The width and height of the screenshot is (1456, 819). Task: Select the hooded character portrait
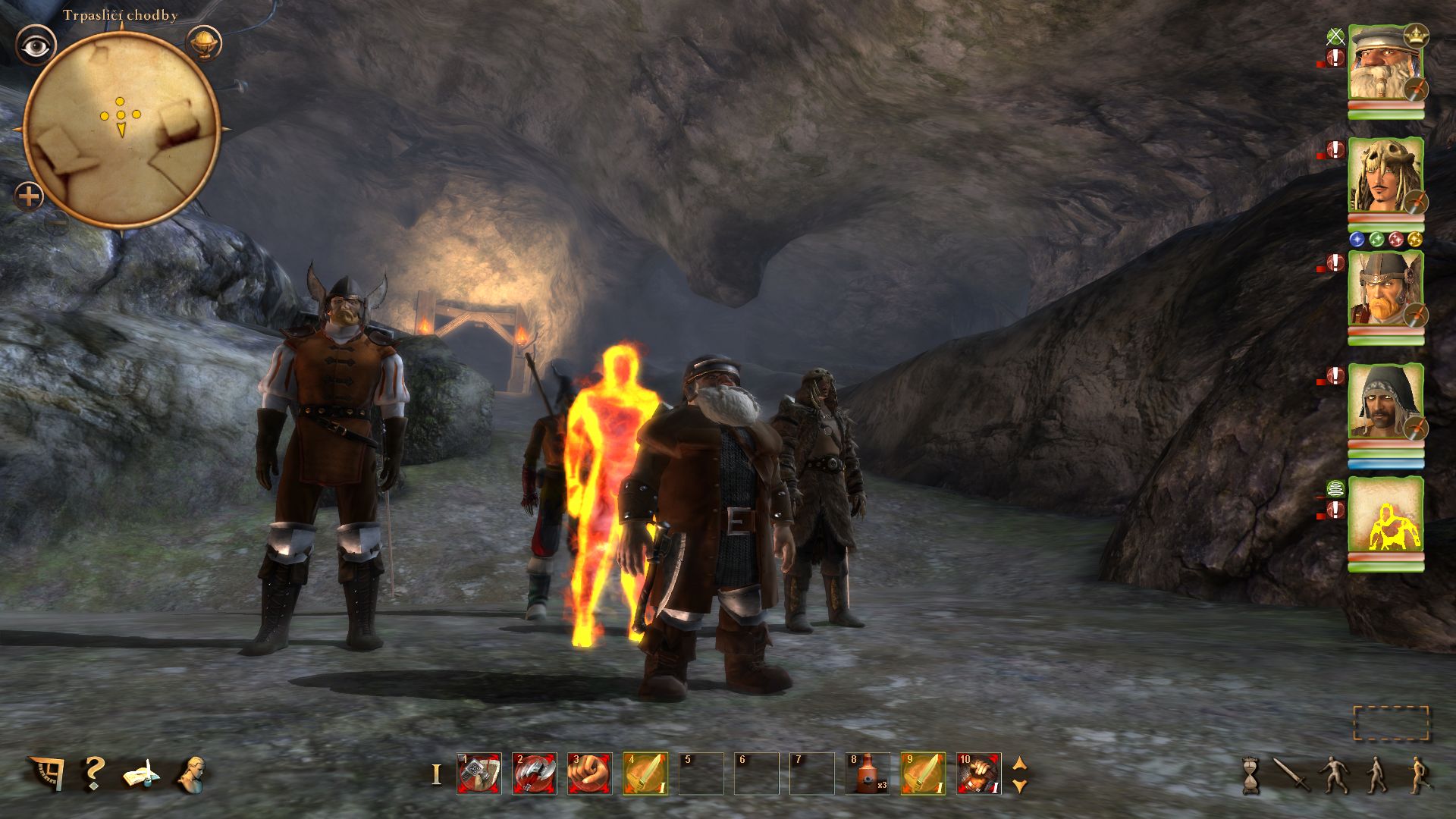[1385, 401]
